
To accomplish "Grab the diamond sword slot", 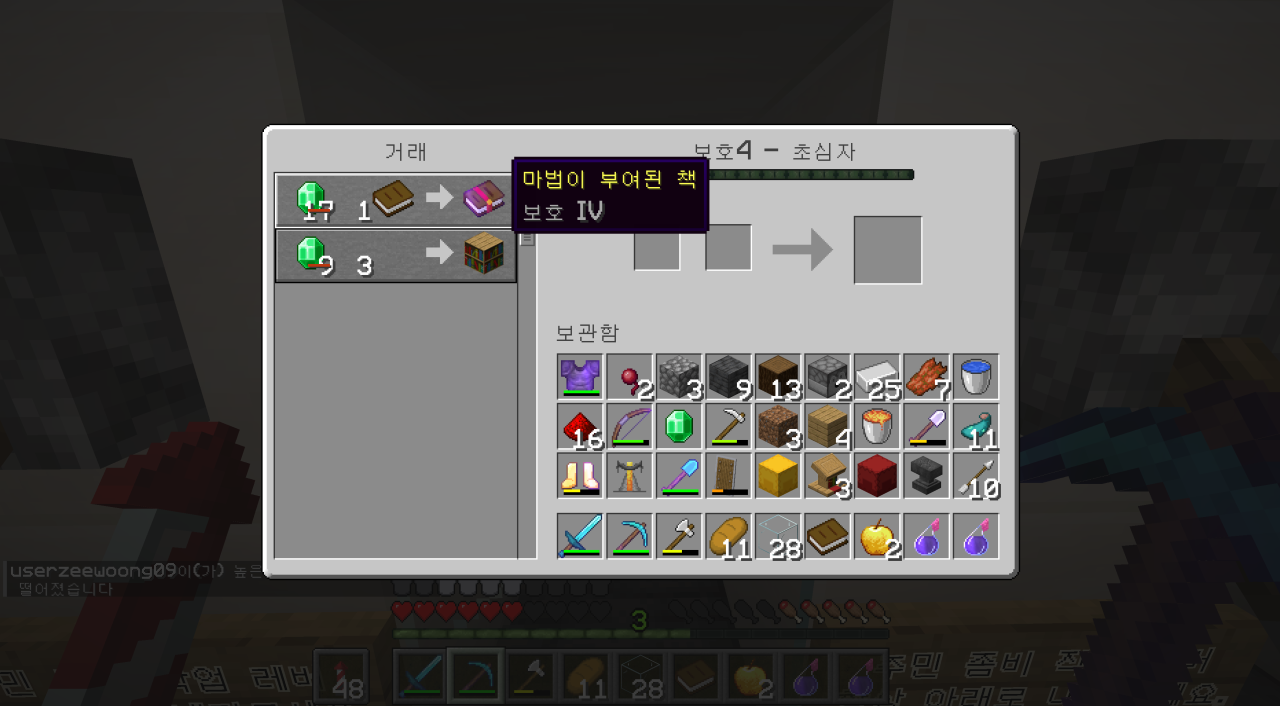I will [580, 537].
